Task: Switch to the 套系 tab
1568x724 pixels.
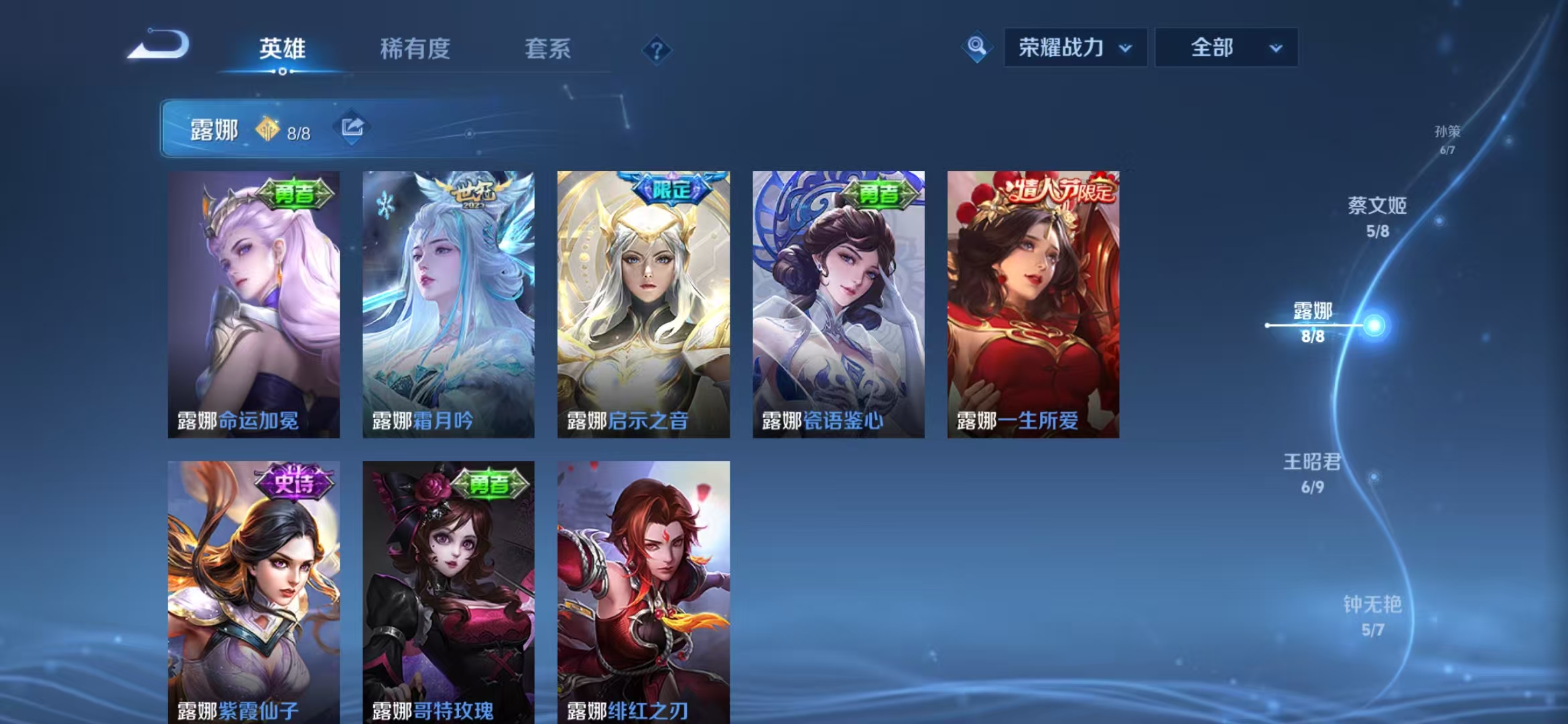Action: (547, 50)
